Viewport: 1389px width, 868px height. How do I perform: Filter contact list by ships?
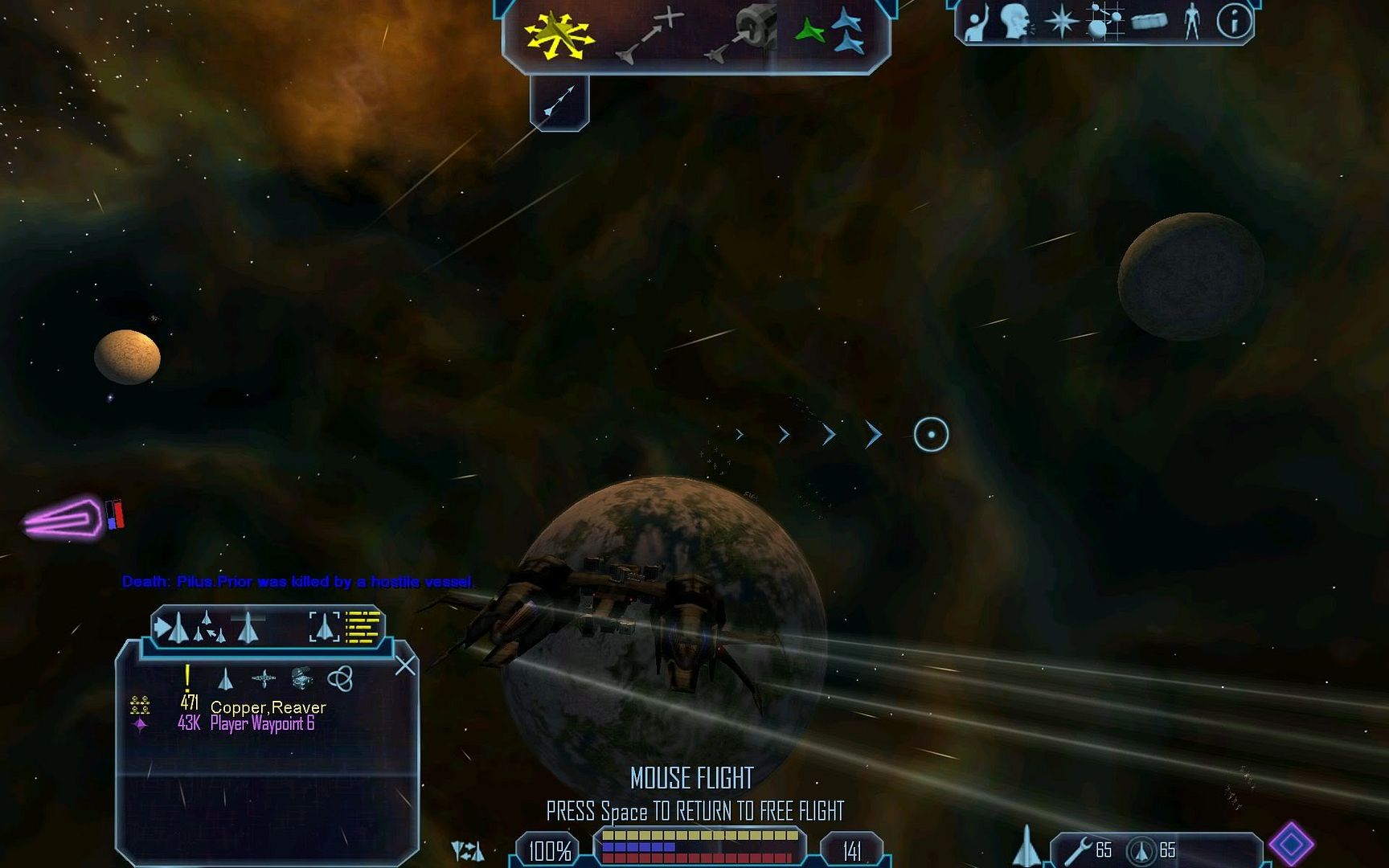[226, 680]
